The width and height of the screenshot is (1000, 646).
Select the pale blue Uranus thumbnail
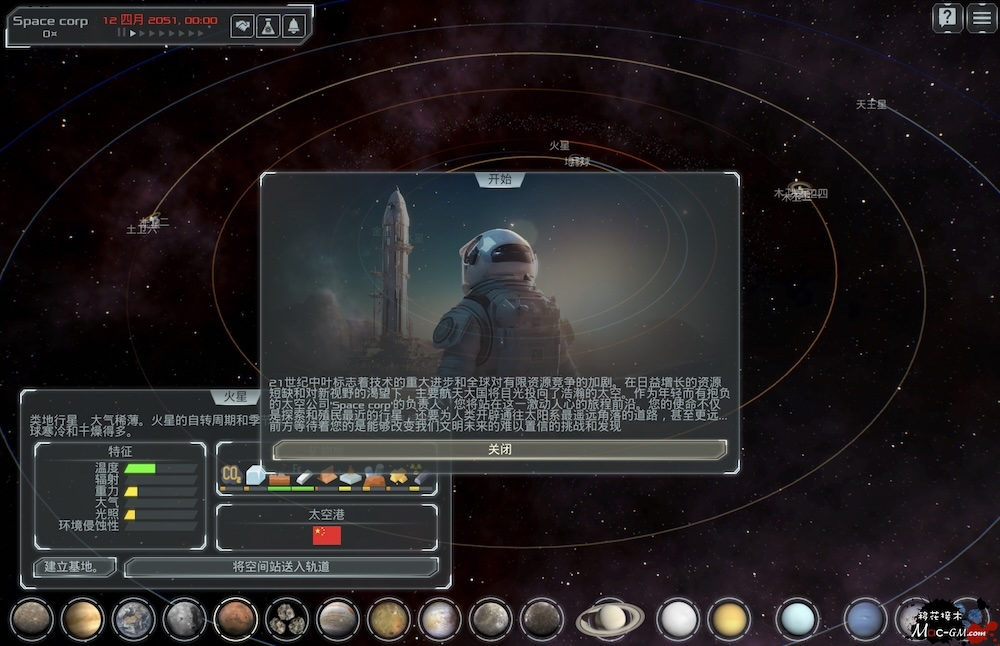click(x=797, y=619)
